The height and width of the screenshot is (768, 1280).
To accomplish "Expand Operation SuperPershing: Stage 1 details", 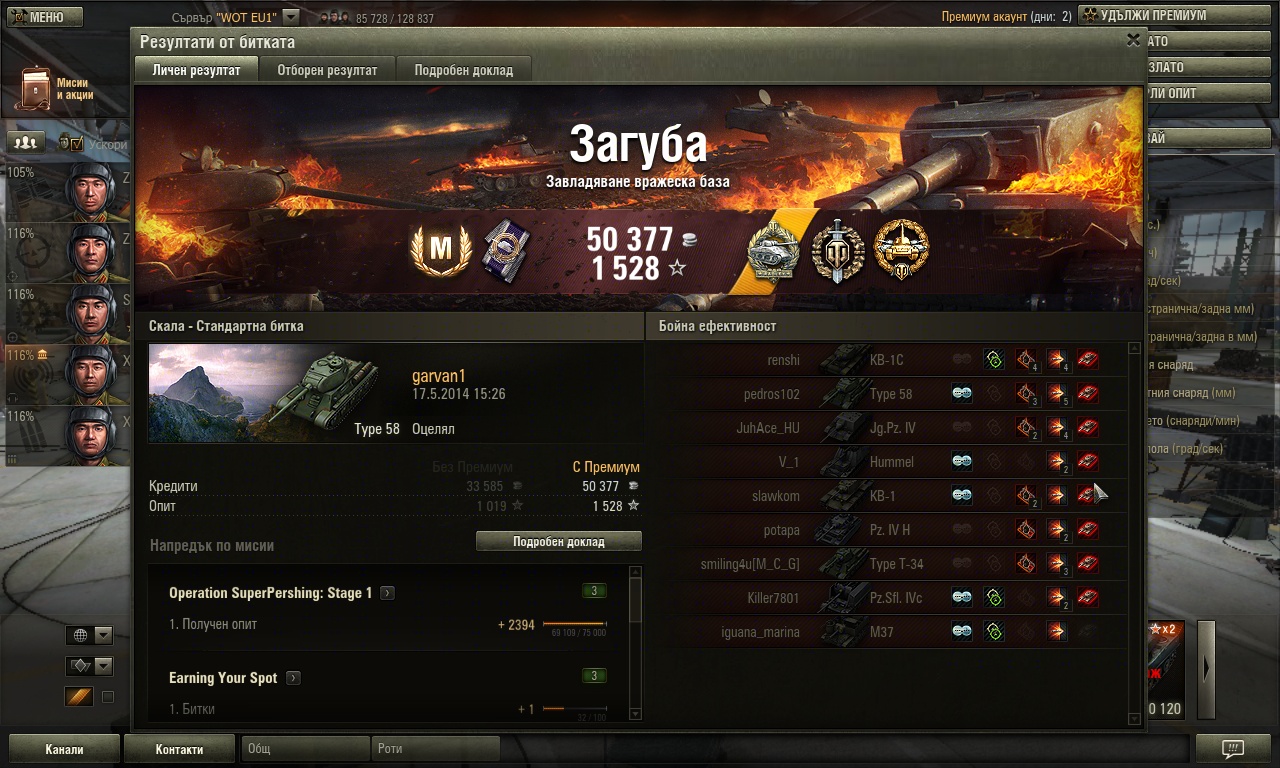I will [x=387, y=593].
